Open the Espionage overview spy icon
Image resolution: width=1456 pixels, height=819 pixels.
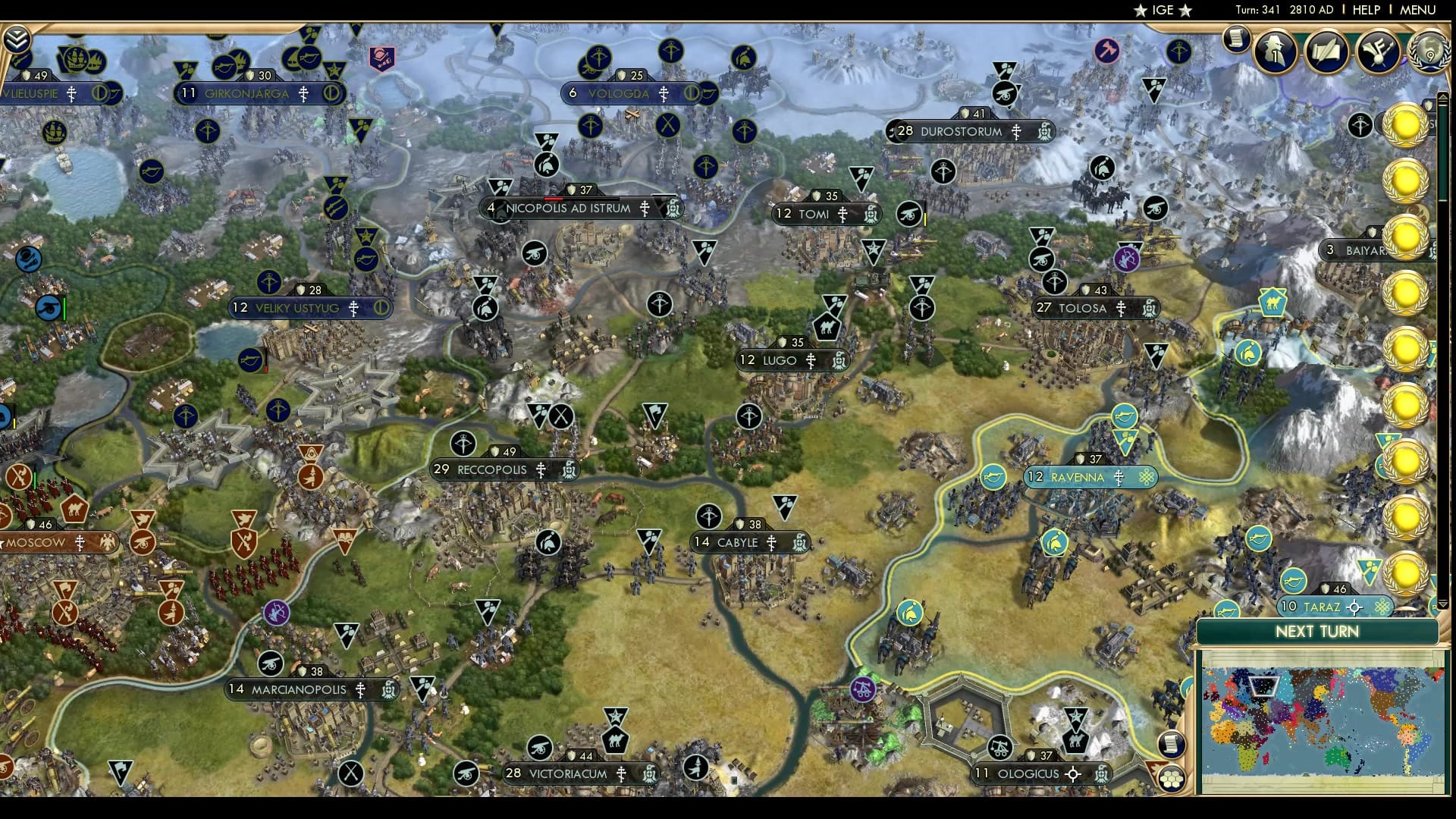pos(1275,53)
